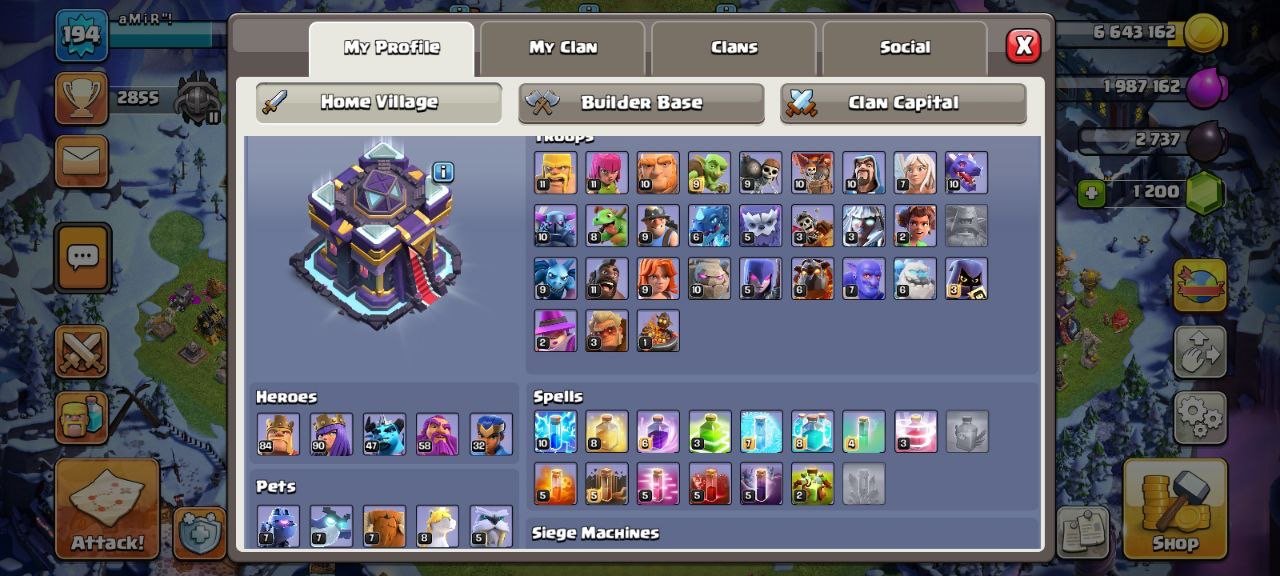Viewport: 1280px width, 576px height.
Task: Open the Town Hall info button
Action: tap(443, 172)
